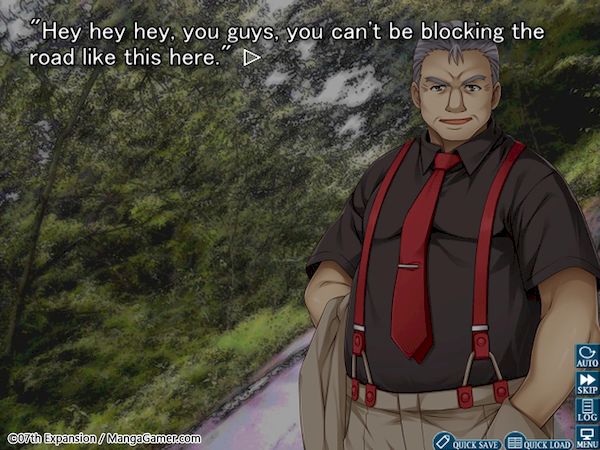
Task: Activate the Skip button
Action: pyautogui.click(x=587, y=383)
